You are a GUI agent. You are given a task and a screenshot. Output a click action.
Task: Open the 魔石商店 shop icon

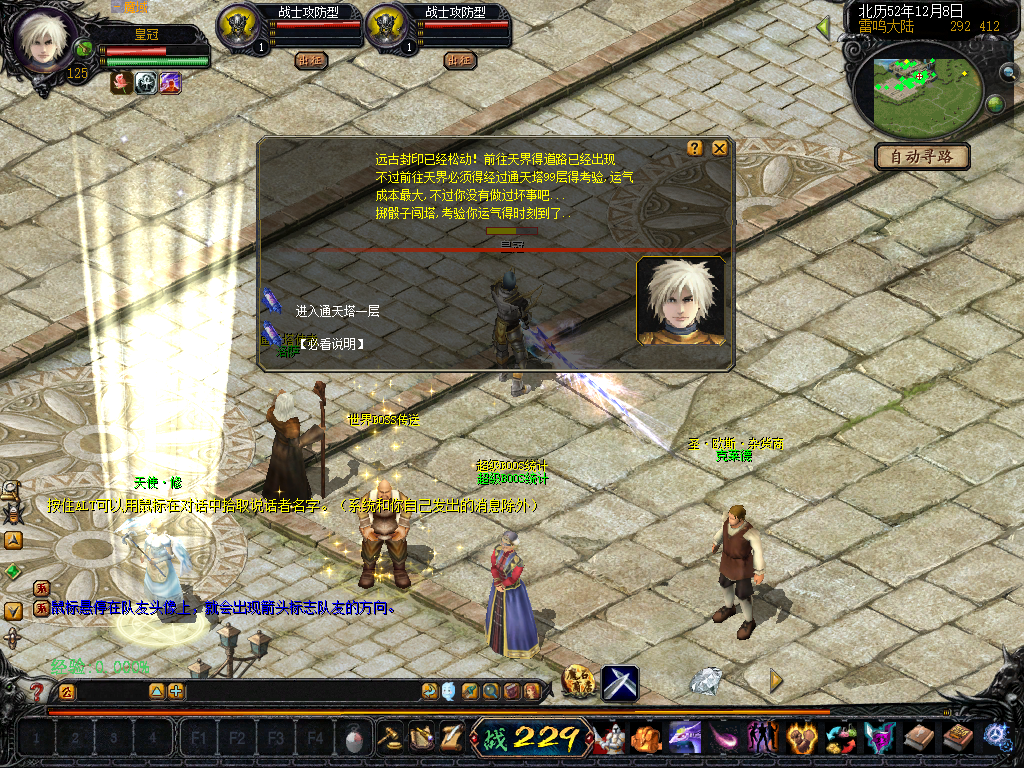click(x=579, y=683)
